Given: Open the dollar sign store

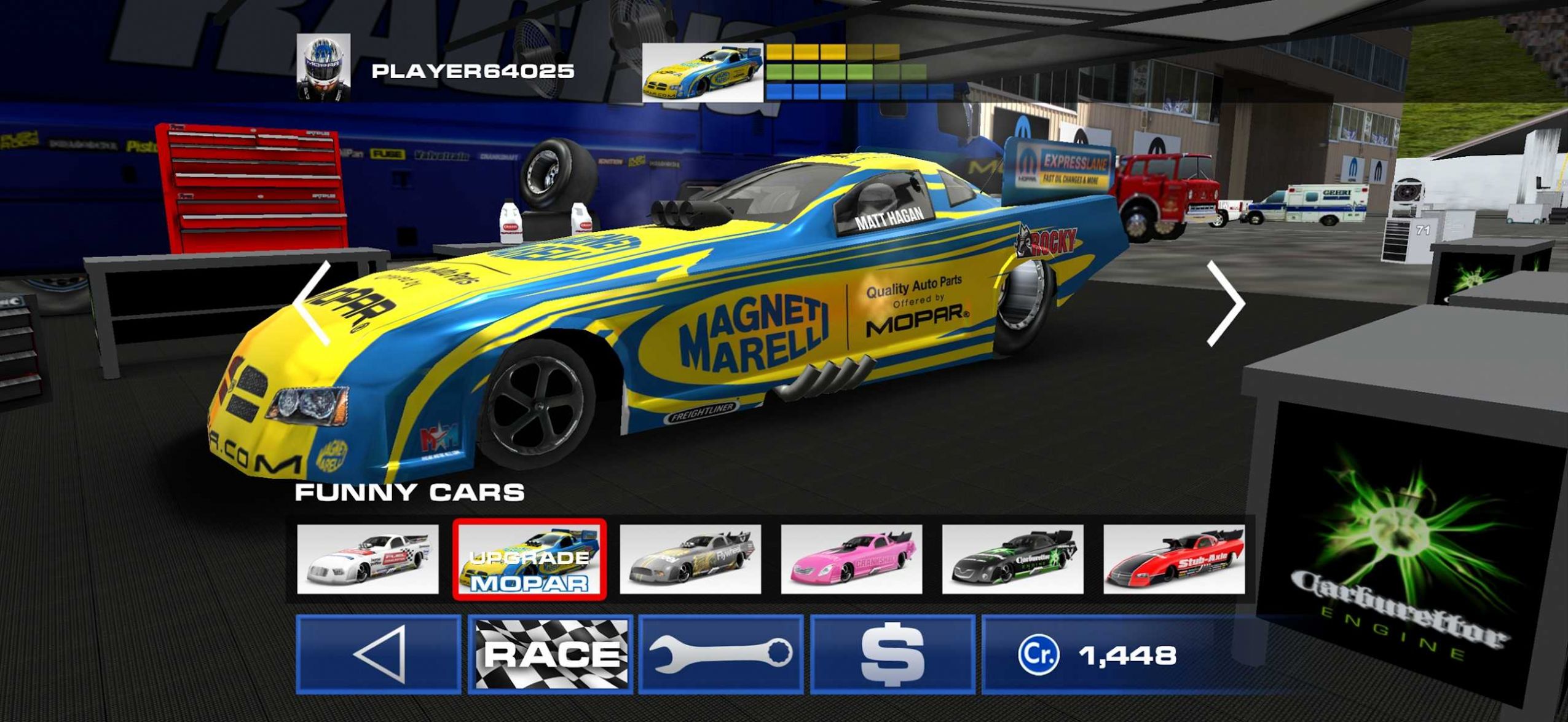Looking at the screenshot, I should (x=892, y=654).
